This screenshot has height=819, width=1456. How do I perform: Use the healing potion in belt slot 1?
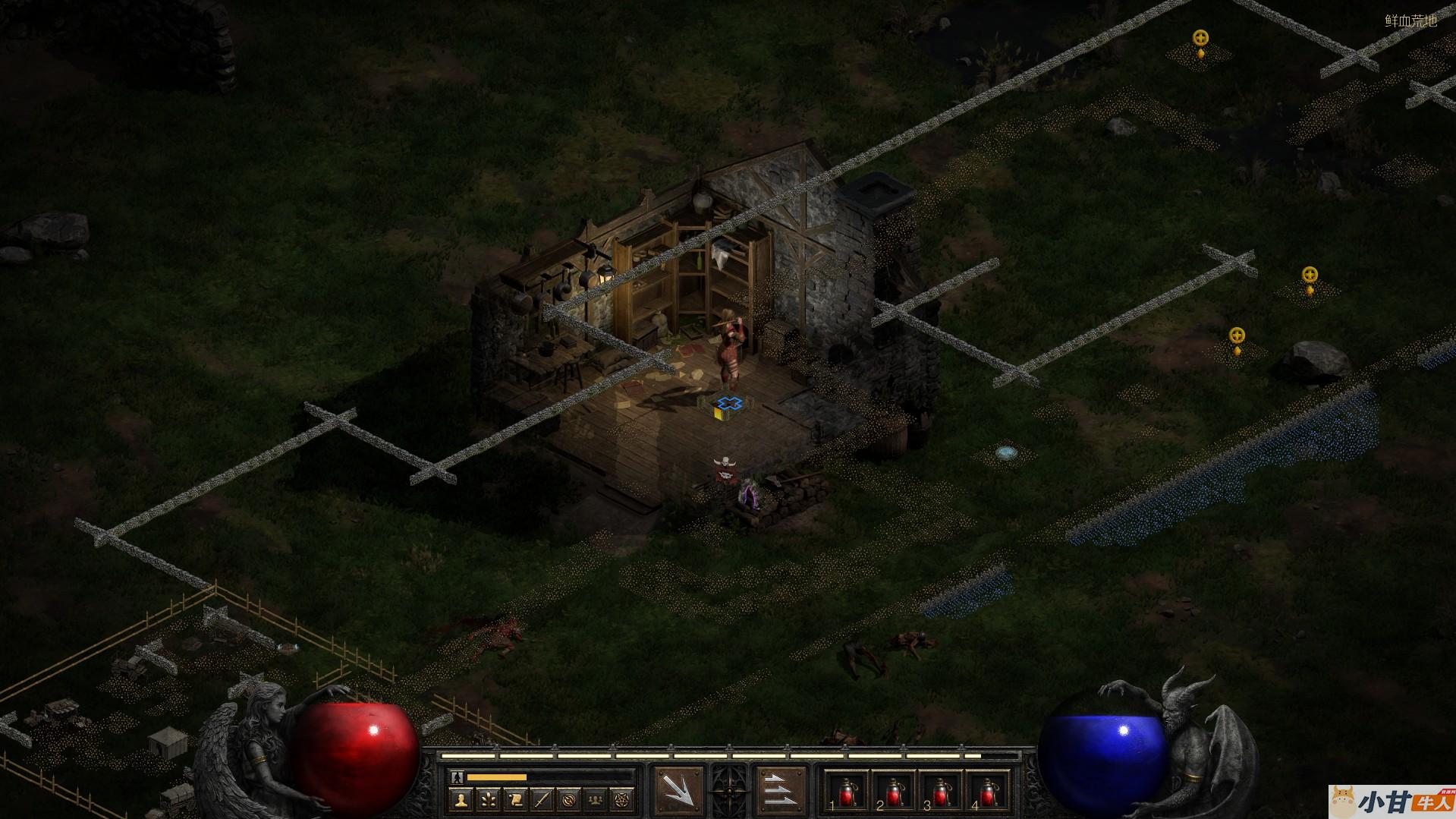(x=846, y=792)
